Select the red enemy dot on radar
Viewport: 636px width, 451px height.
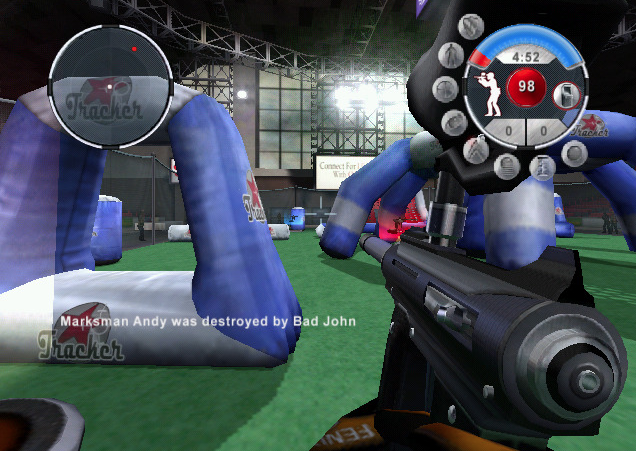pyautogui.click(x=133, y=48)
